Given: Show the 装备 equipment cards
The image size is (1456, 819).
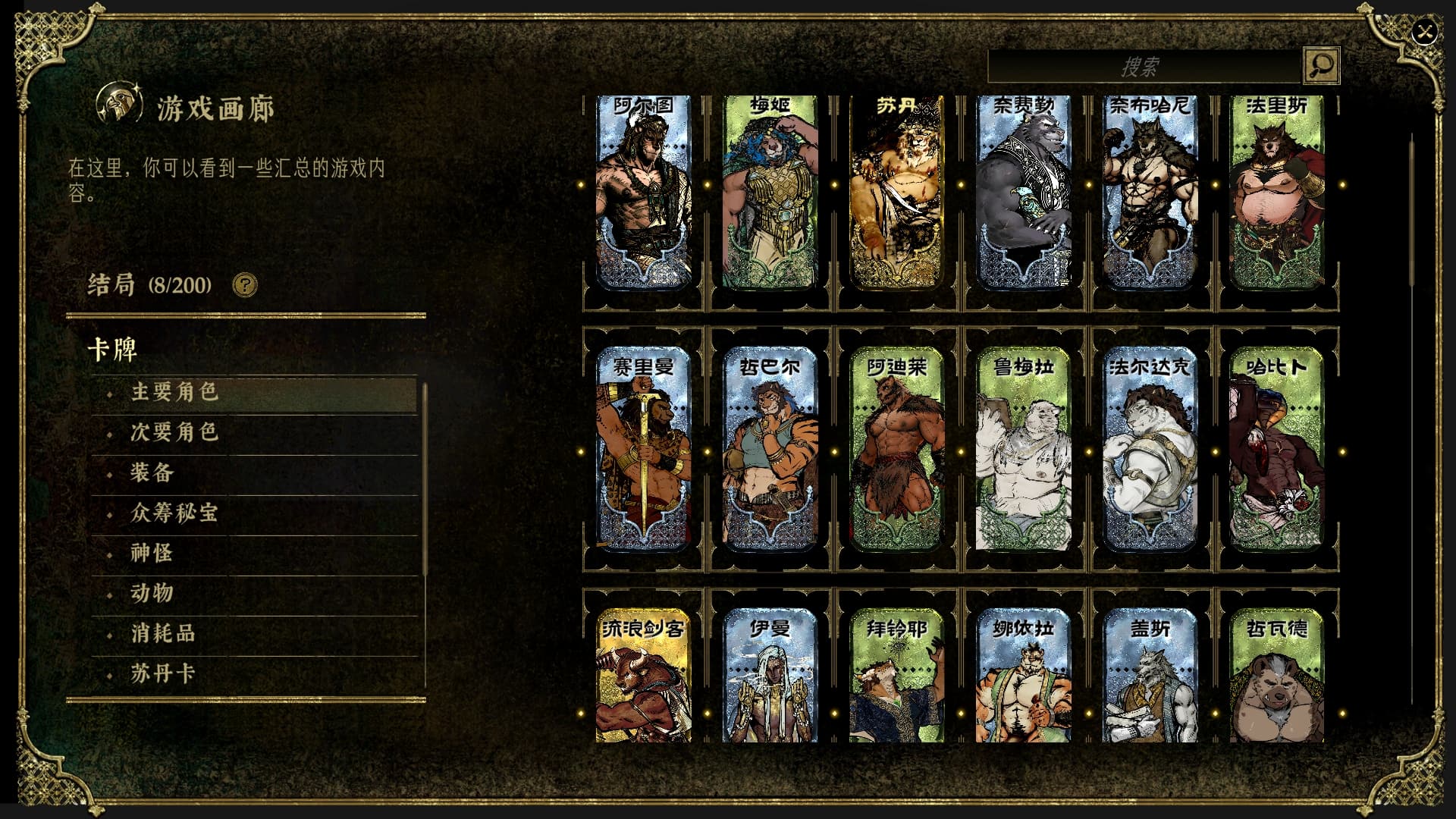Looking at the screenshot, I should pos(152,472).
